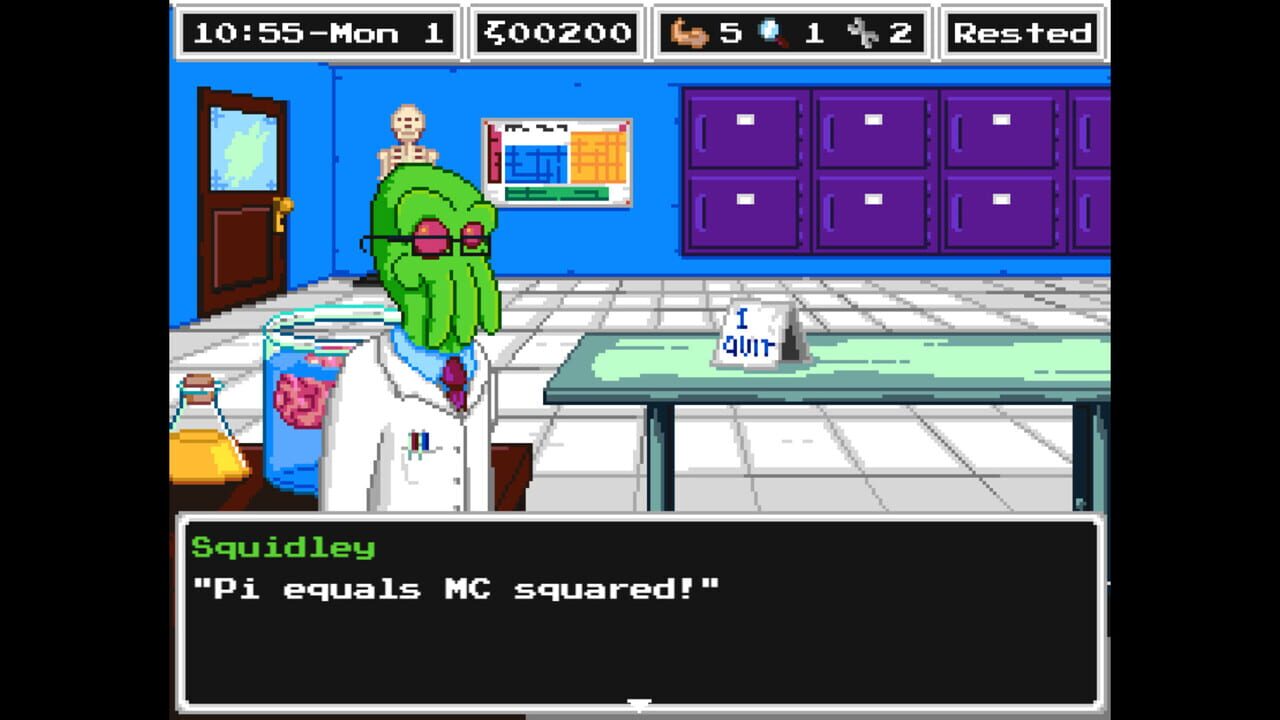Click the Rested status indicator
The height and width of the screenshot is (720, 1280).
tap(1022, 32)
